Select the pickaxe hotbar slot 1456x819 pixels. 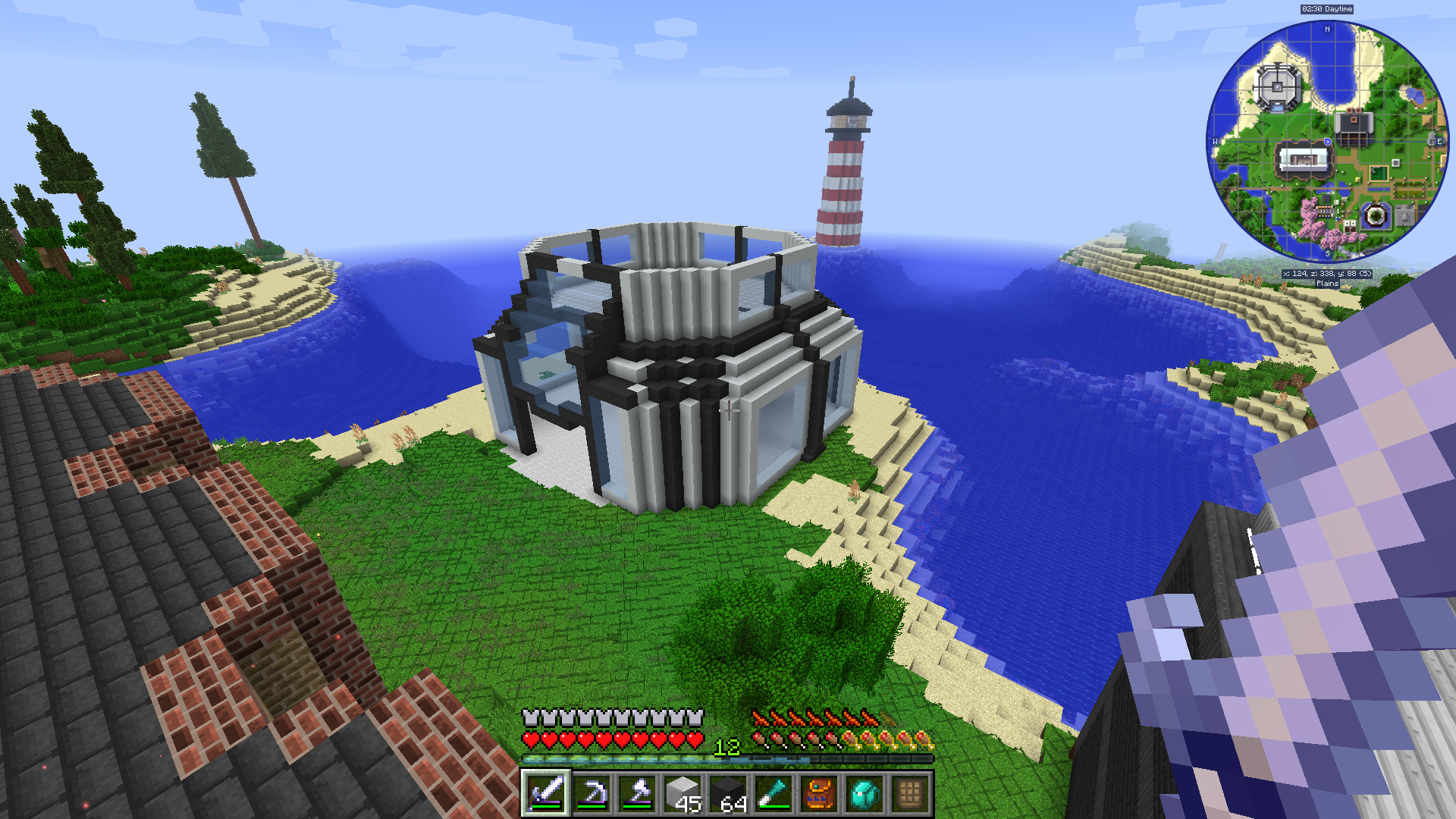coord(591,793)
